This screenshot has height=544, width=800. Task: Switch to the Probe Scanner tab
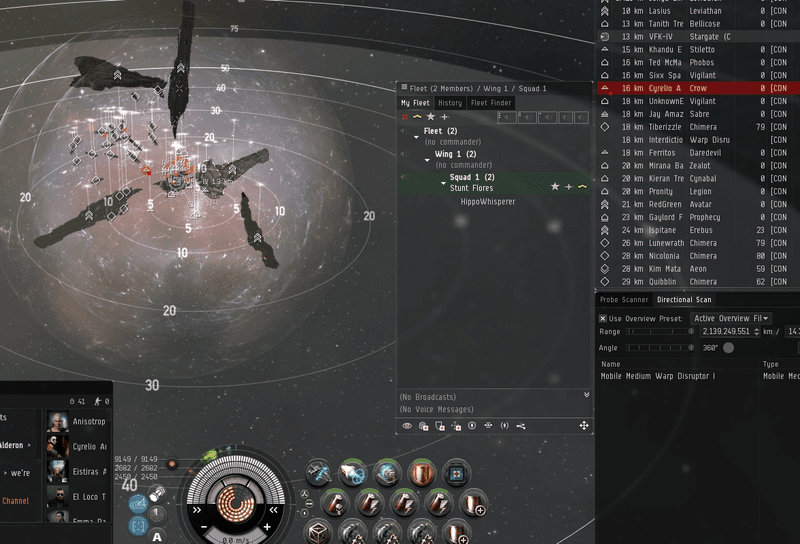624,300
